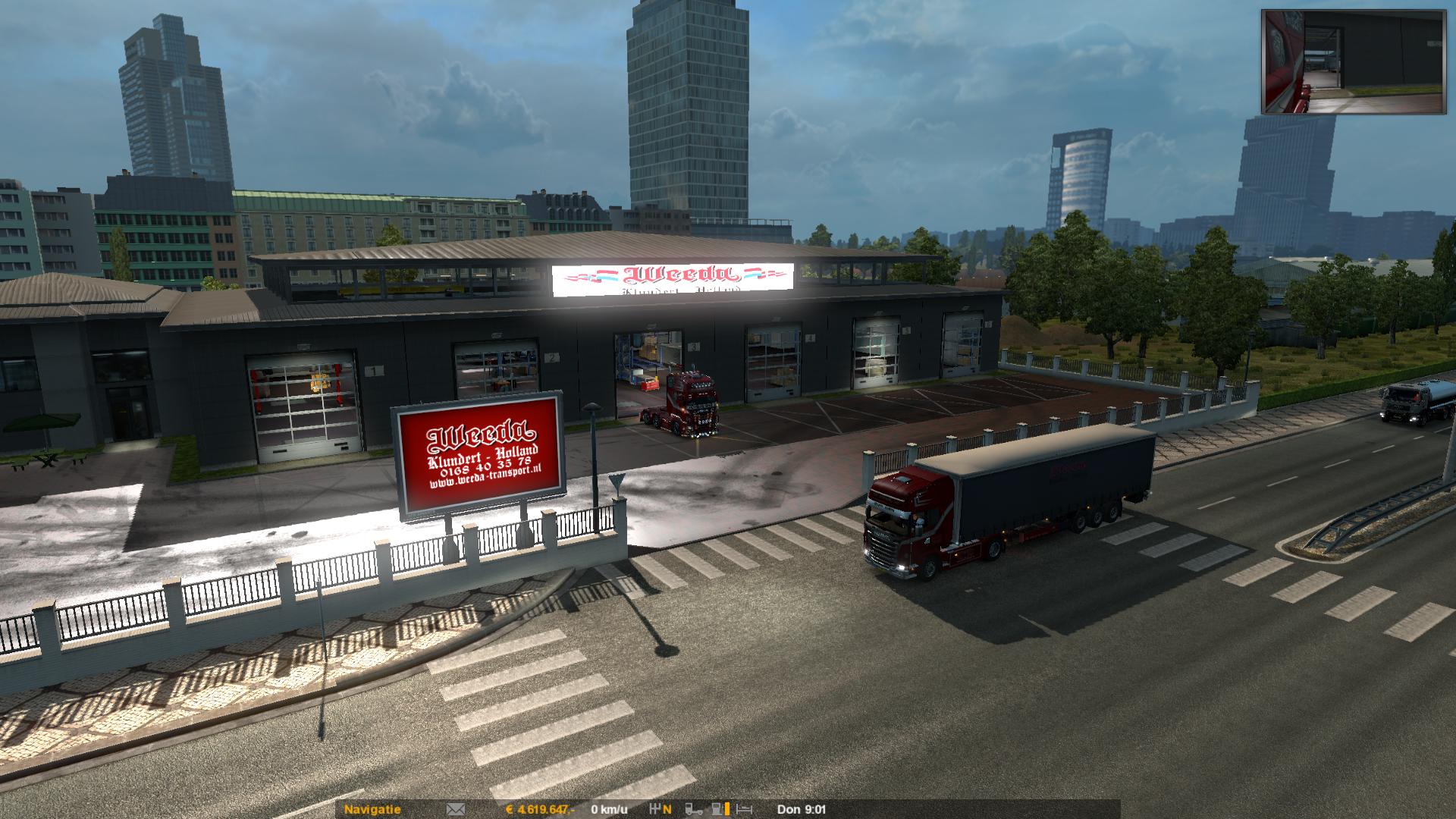
Task: Open the Navigatie panel
Action: [x=372, y=809]
